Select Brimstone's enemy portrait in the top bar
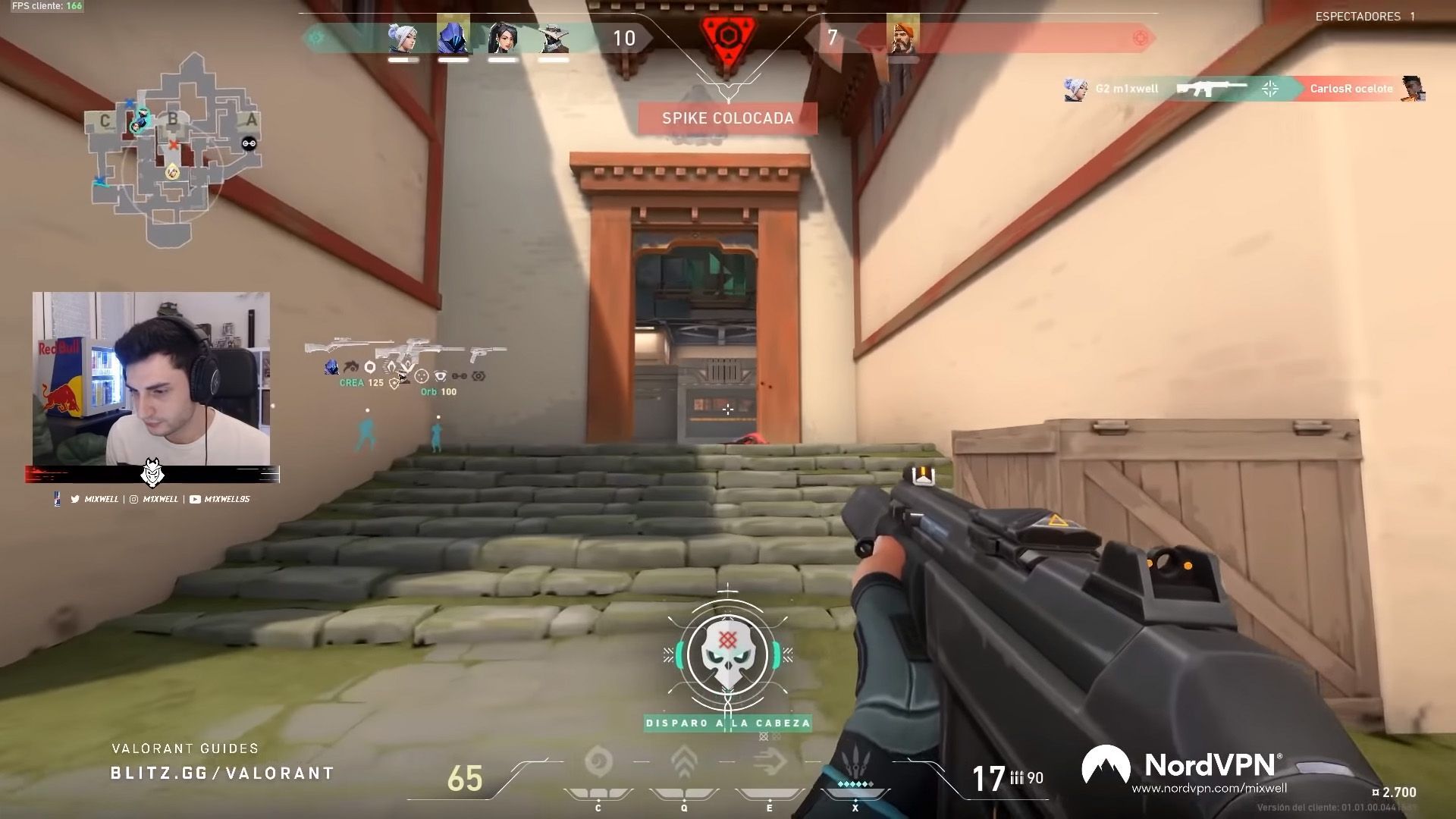Image resolution: width=1456 pixels, height=819 pixels. [902, 36]
